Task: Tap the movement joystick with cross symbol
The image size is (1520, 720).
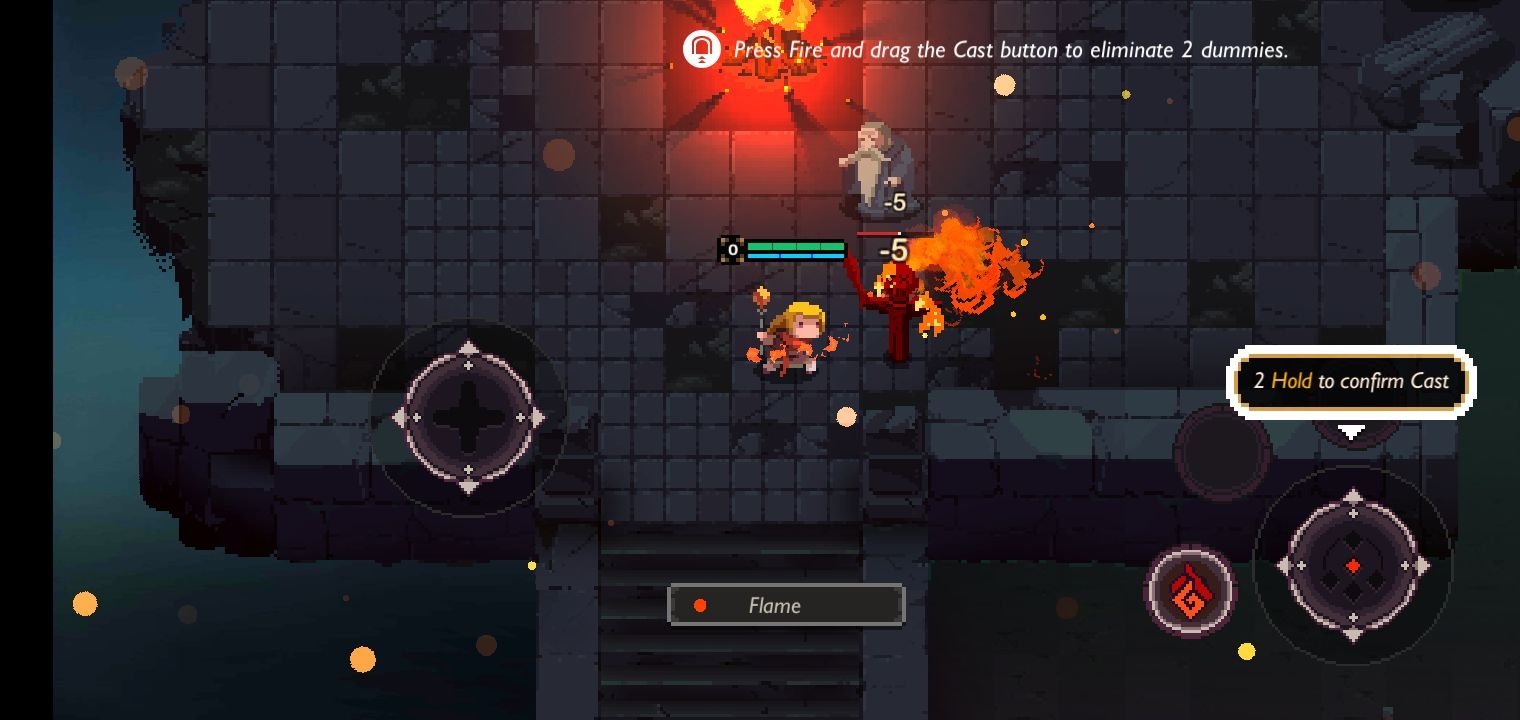Action: pyautogui.click(x=468, y=417)
